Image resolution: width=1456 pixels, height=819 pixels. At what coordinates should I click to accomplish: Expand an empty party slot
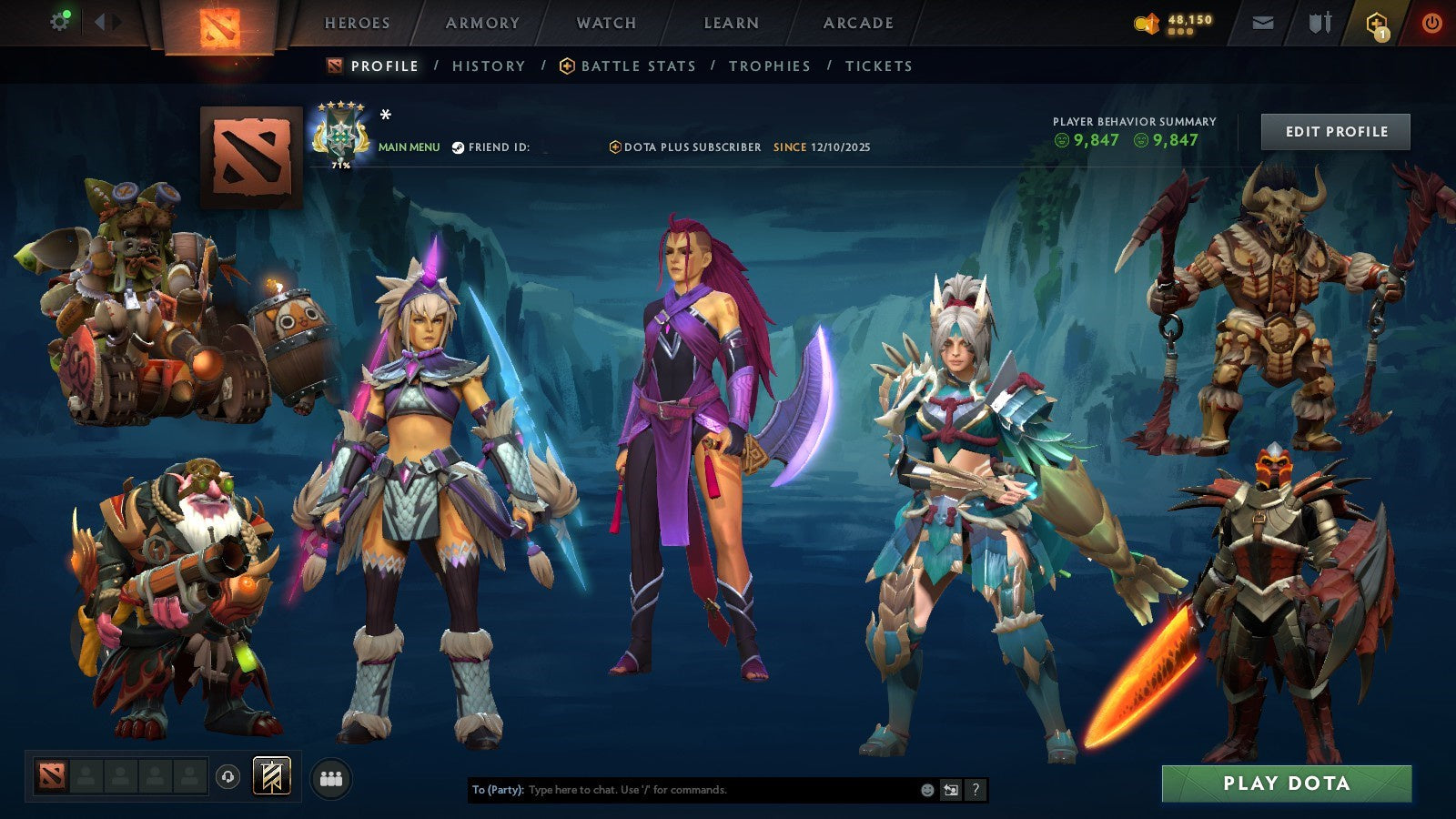pyautogui.click(x=86, y=774)
